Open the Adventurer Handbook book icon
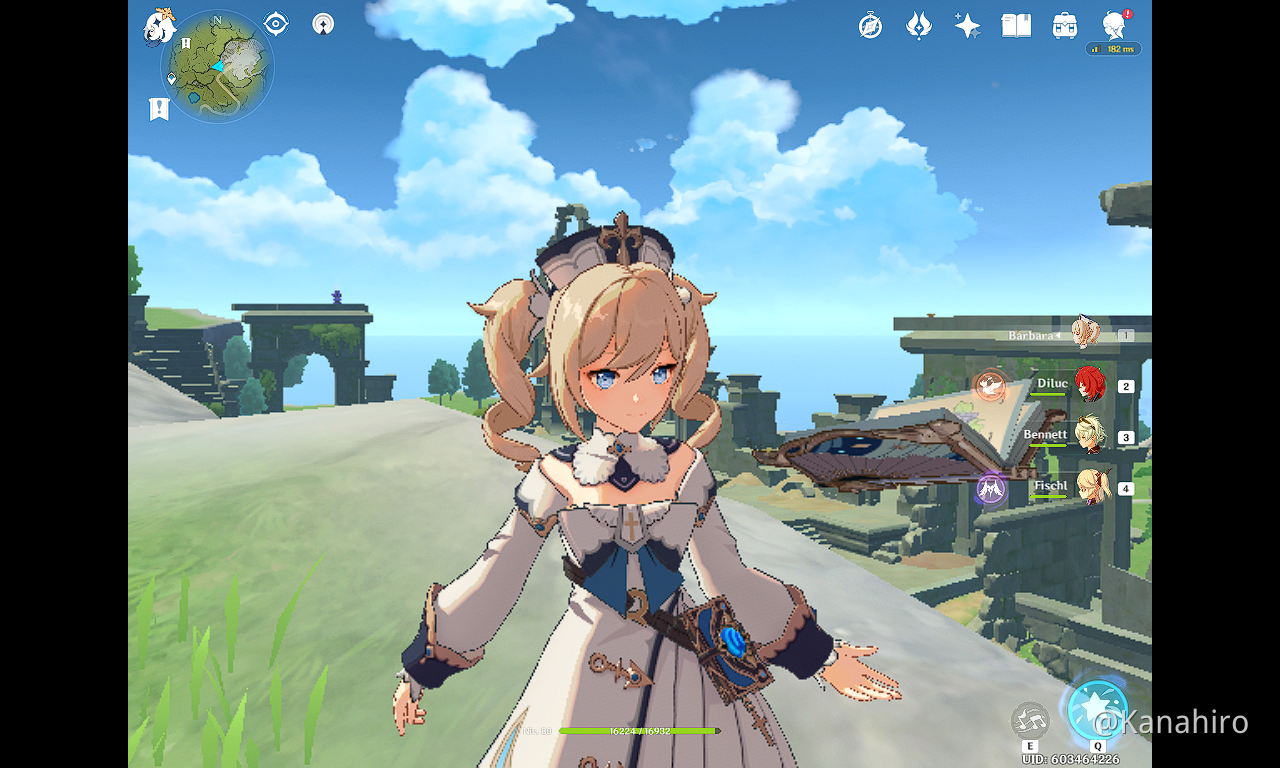This screenshot has height=768, width=1280. click(1015, 25)
